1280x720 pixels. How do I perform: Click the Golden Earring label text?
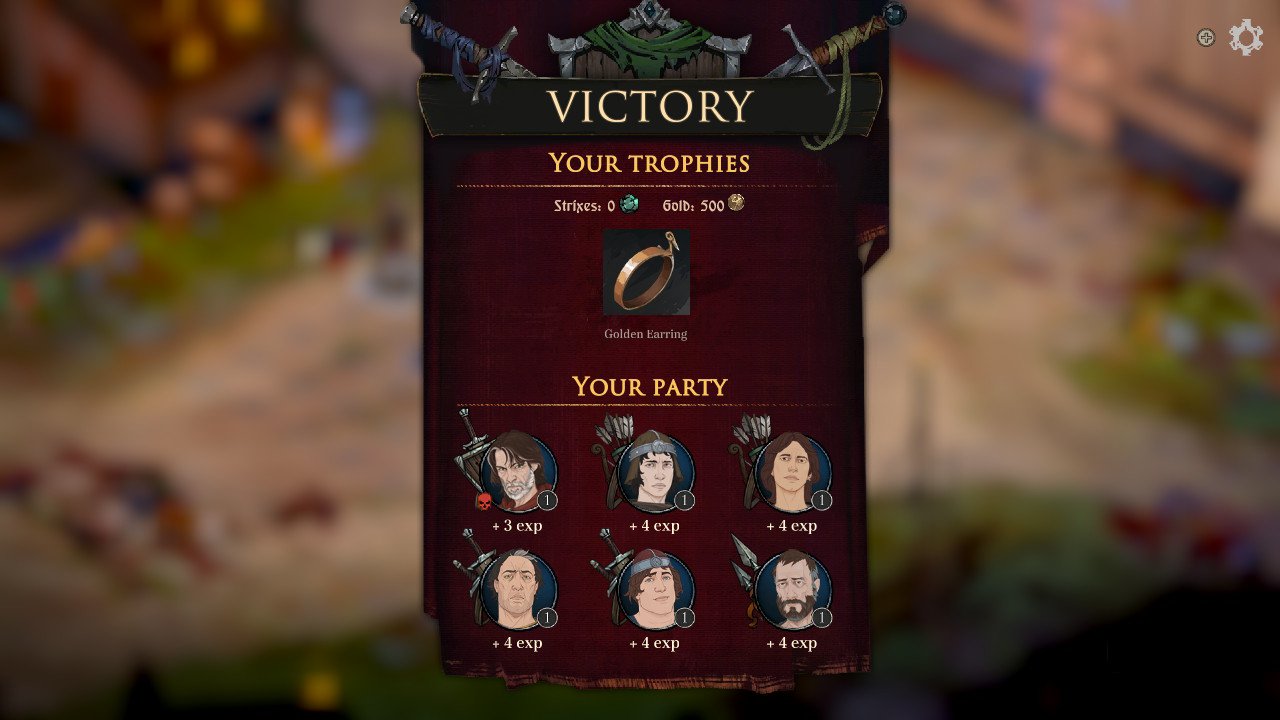646,334
